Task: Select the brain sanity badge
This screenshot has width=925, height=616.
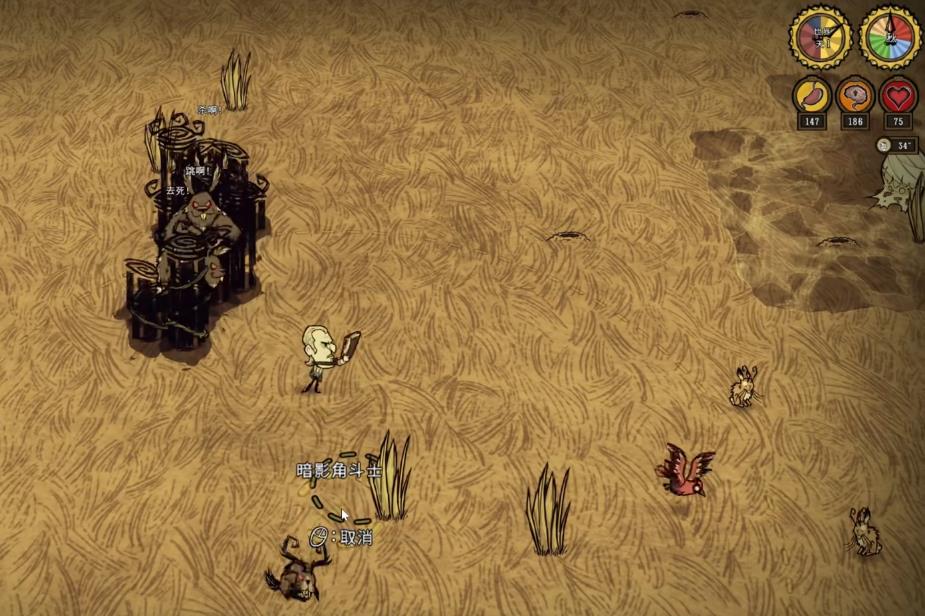Action: (855, 96)
